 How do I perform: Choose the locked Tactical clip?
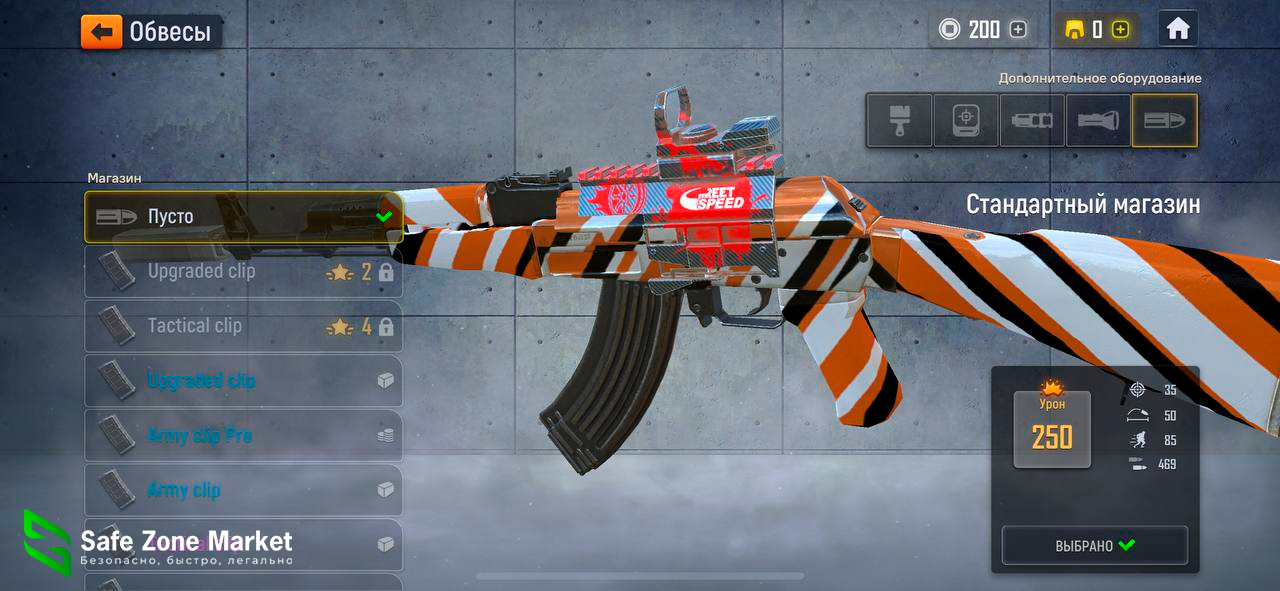coord(243,326)
